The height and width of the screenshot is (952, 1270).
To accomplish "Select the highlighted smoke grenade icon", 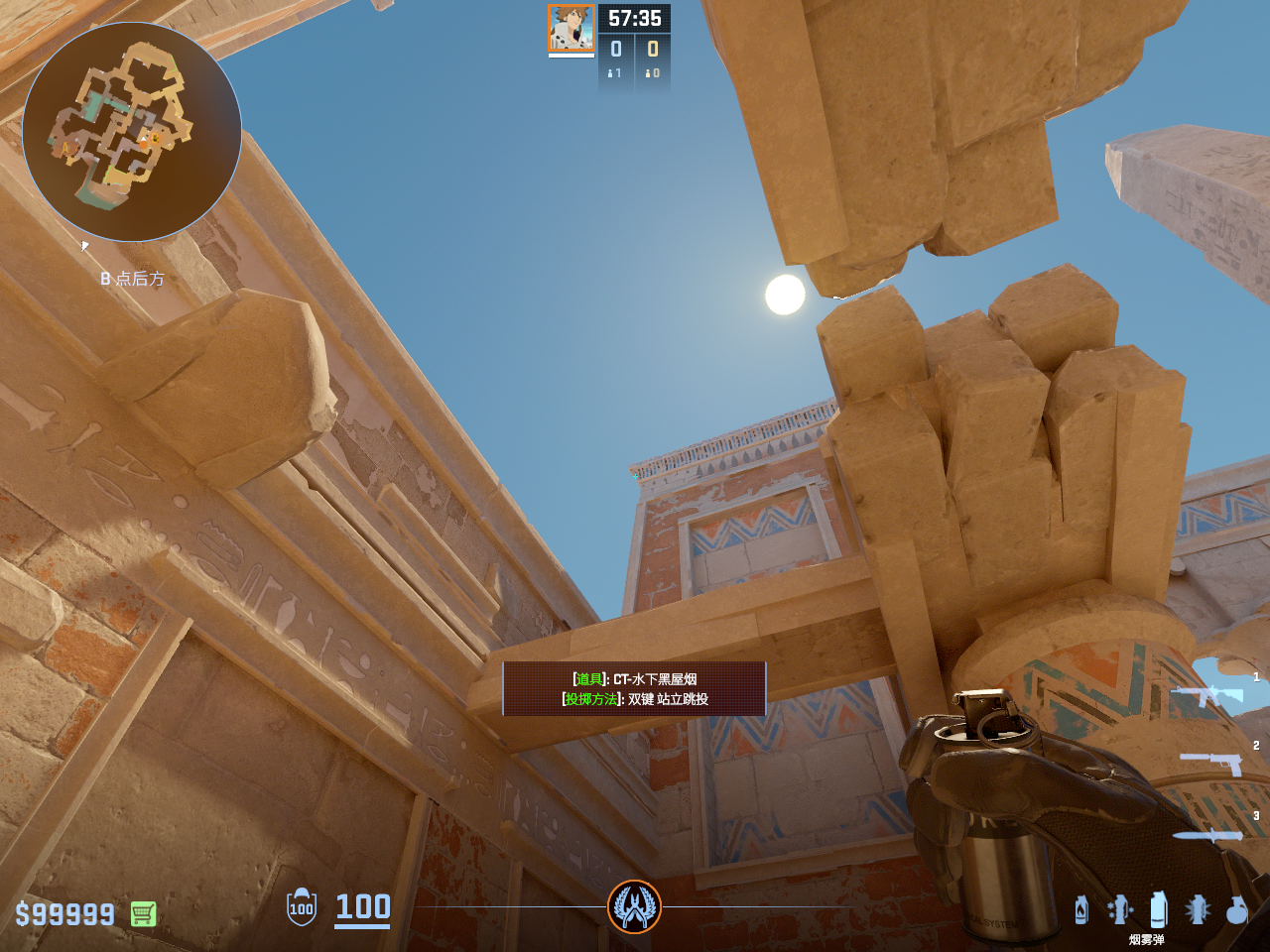I will coord(1157,909).
